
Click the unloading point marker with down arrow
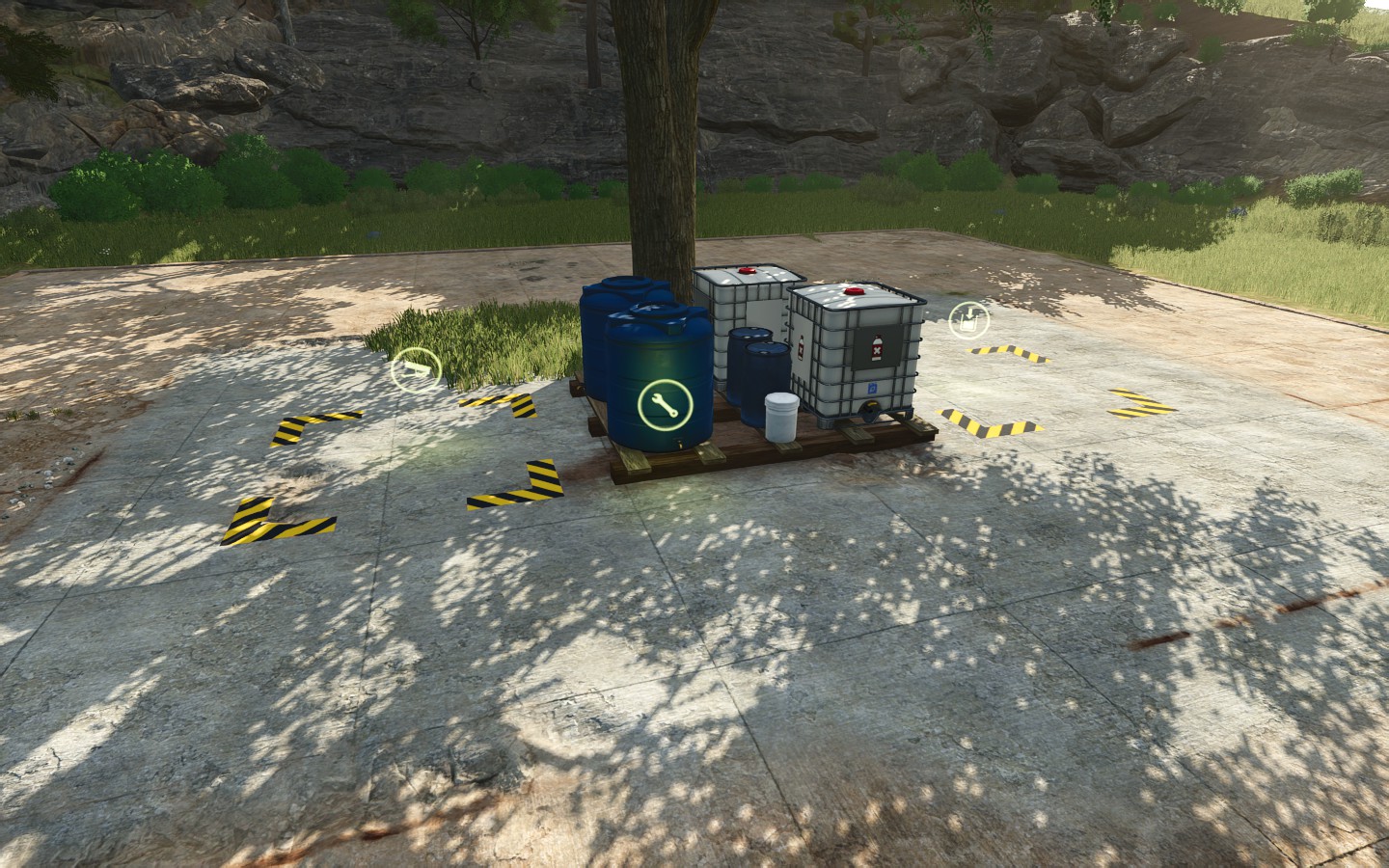[968, 320]
